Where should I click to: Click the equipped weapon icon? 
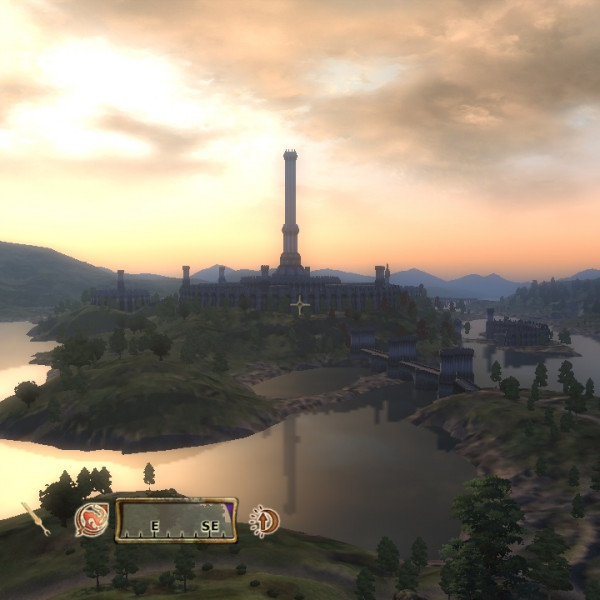(36, 519)
